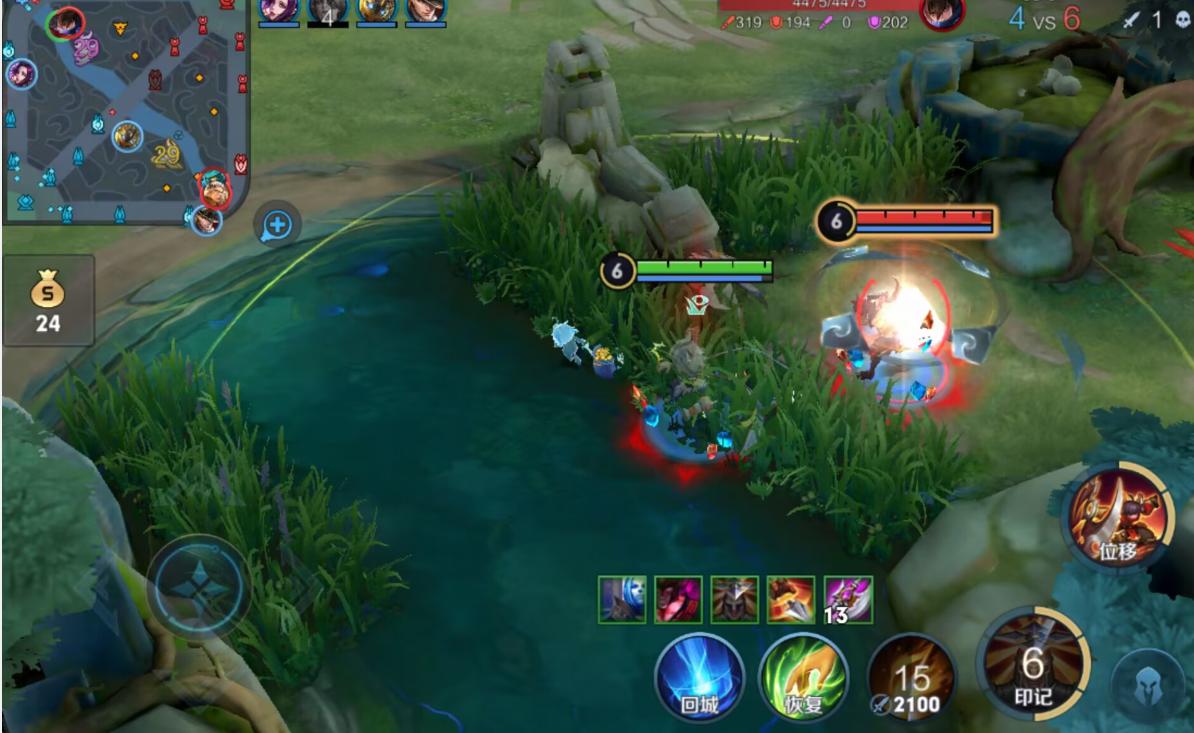
Task: Open the minimap
Action: point(125,110)
